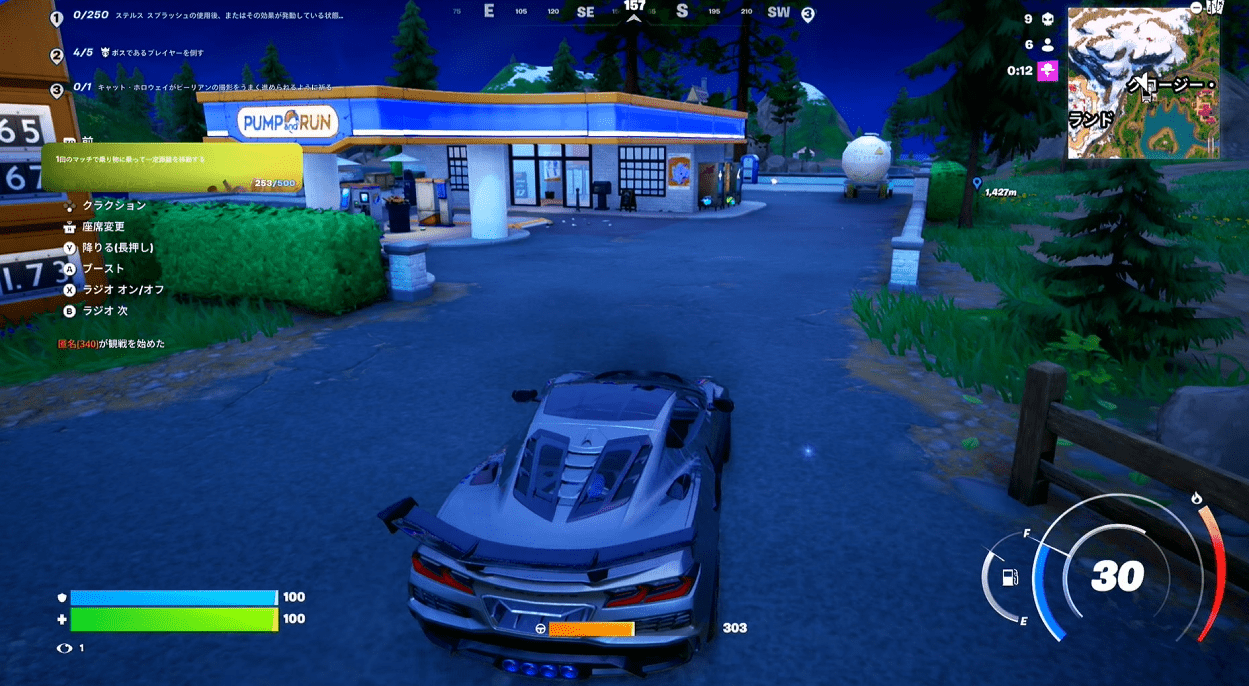Click the flame boost indicator on speedometer
The image size is (1249, 686).
click(x=1196, y=498)
